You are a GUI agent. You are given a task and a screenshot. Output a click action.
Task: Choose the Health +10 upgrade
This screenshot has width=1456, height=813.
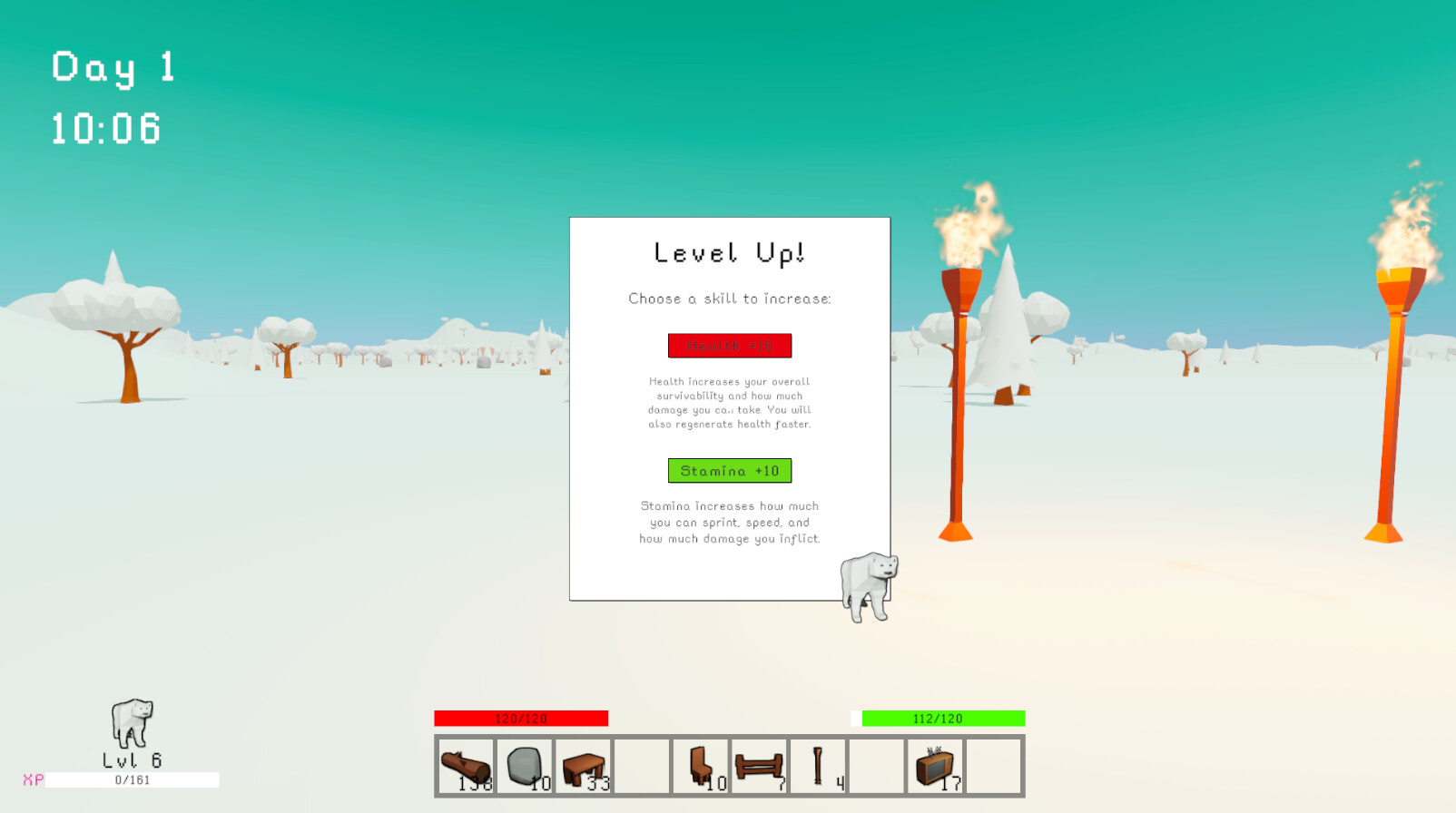coord(729,346)
